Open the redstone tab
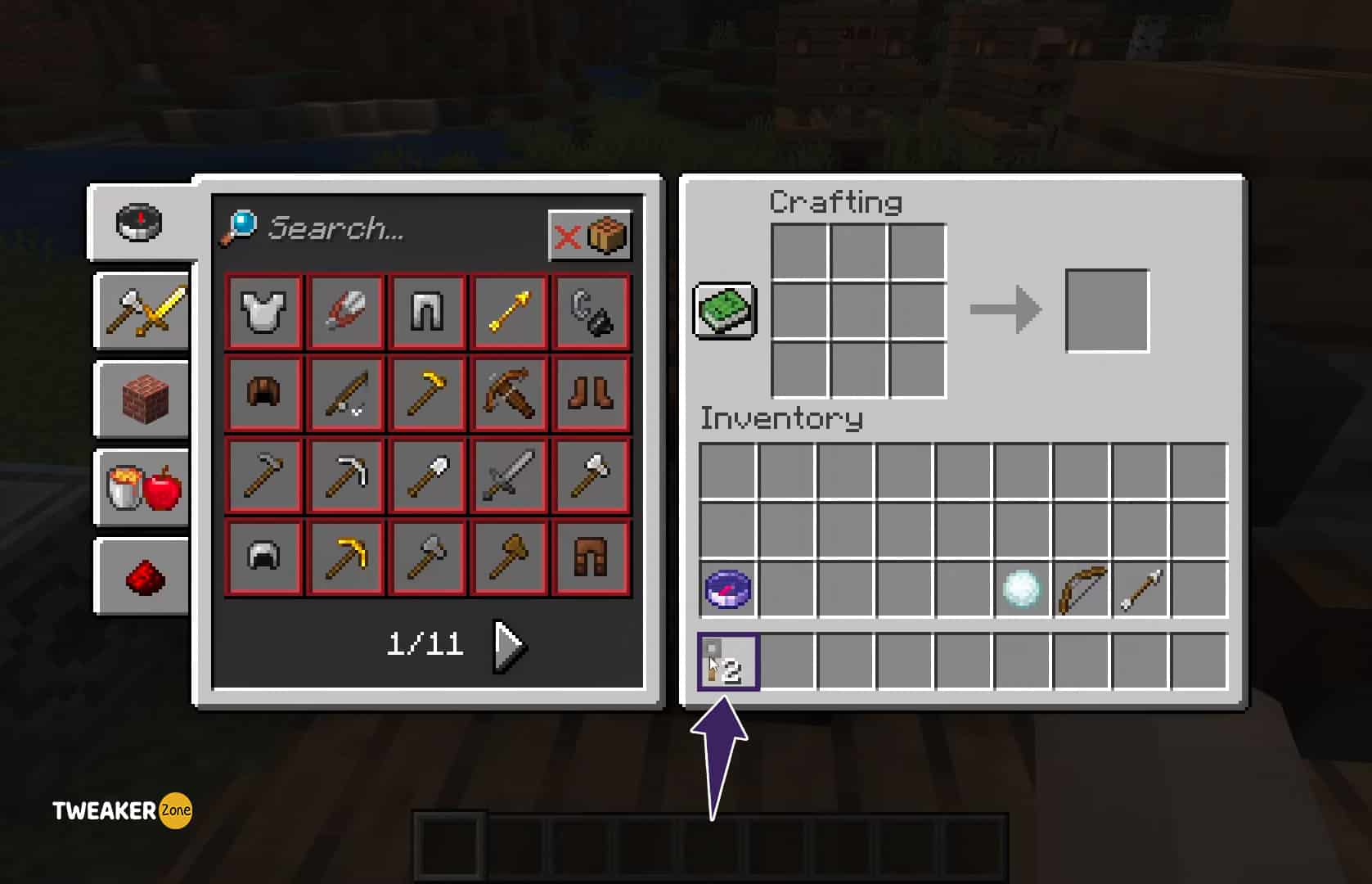Viewport: 1372px width, 884px height. (141, 575)
